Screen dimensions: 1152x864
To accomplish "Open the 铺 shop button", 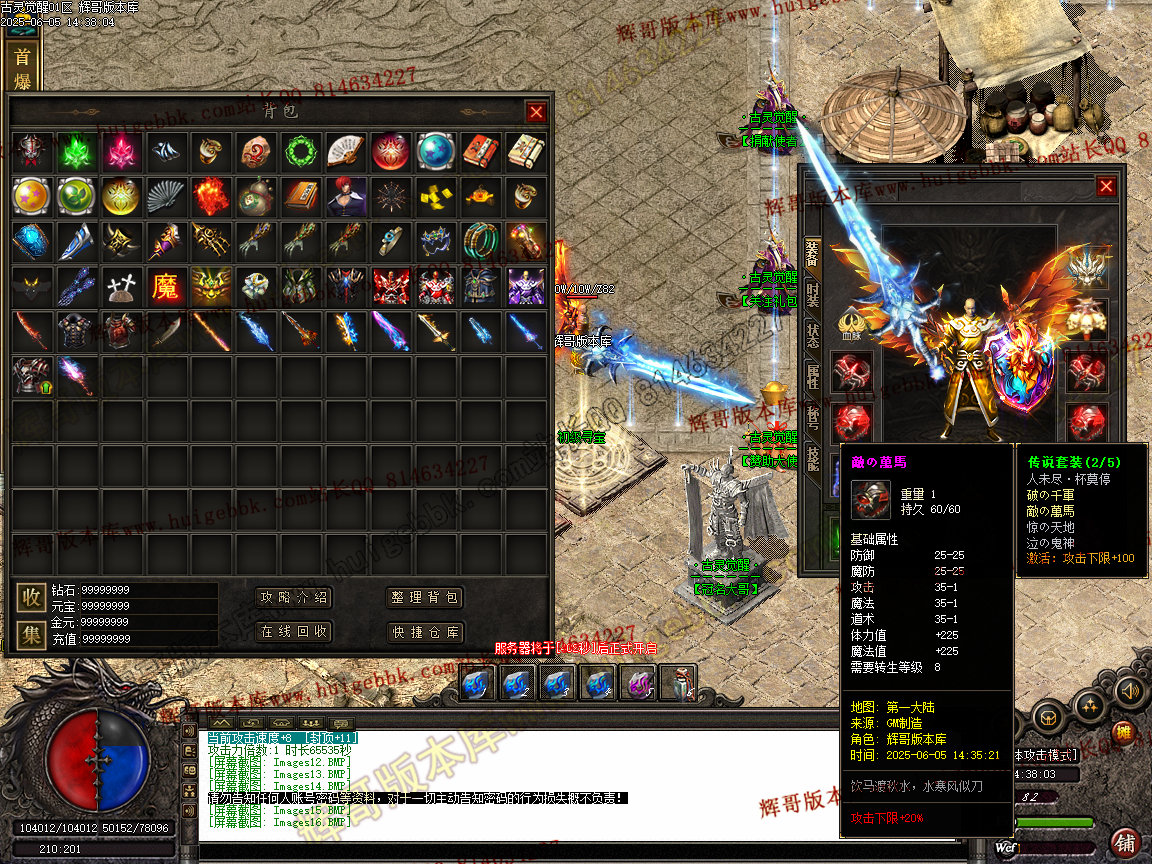I will [x=1124, y=840].
